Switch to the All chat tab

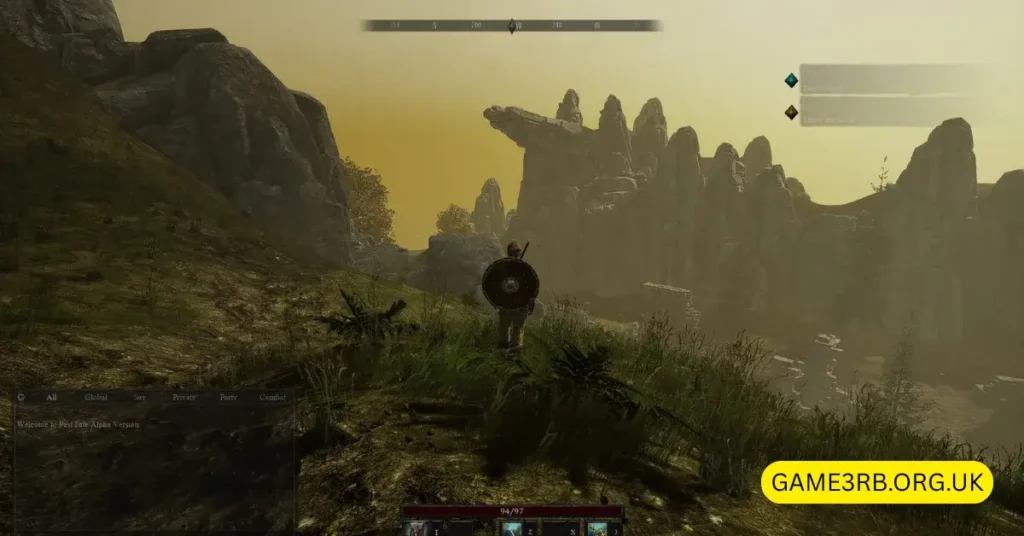tap(51, 397)
